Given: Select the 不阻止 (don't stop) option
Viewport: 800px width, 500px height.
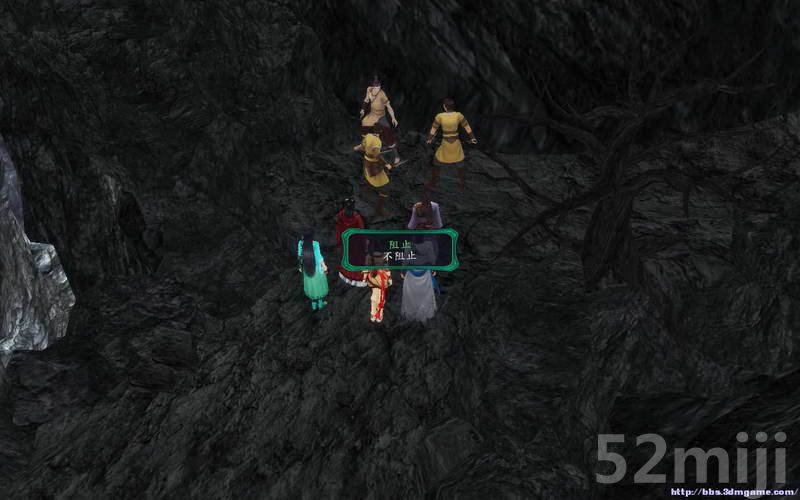Looking at the screenshot, I should (x=399, y=256).
